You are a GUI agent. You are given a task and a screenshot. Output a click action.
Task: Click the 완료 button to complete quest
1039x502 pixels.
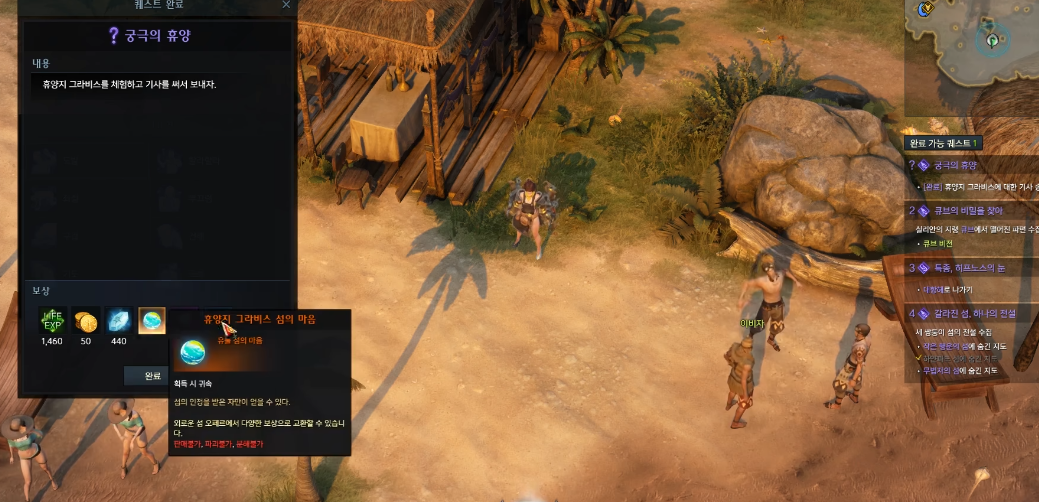click(152, 376)
